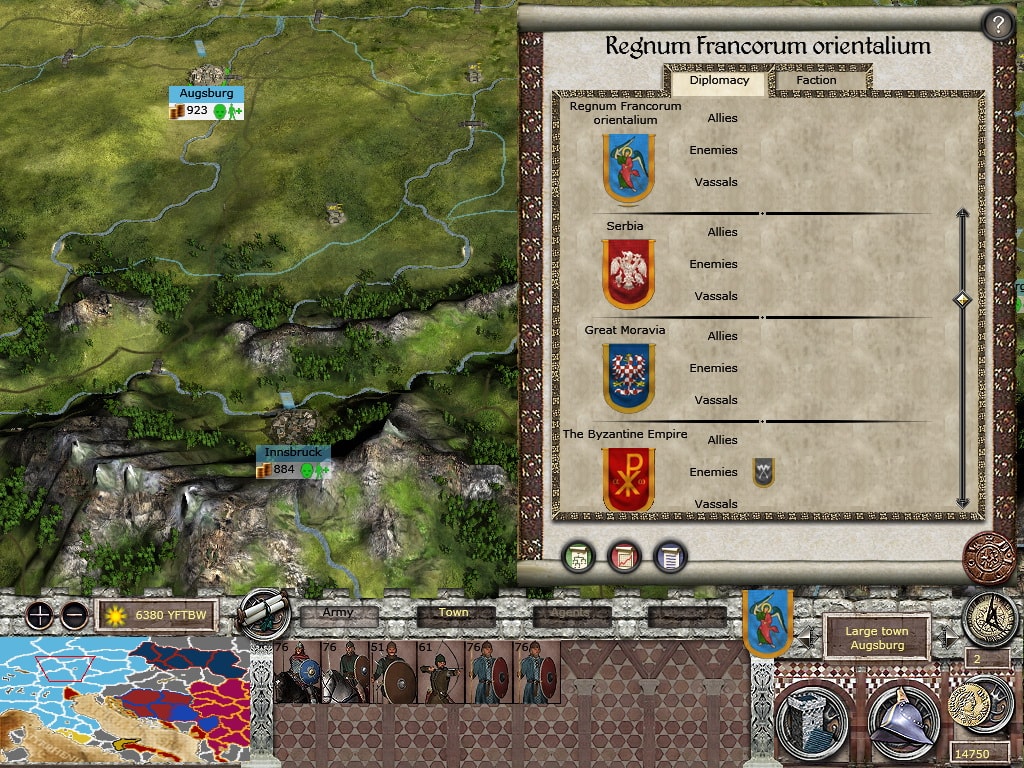Open the finances coin button
1024x768 pixels.
(966, 703)
